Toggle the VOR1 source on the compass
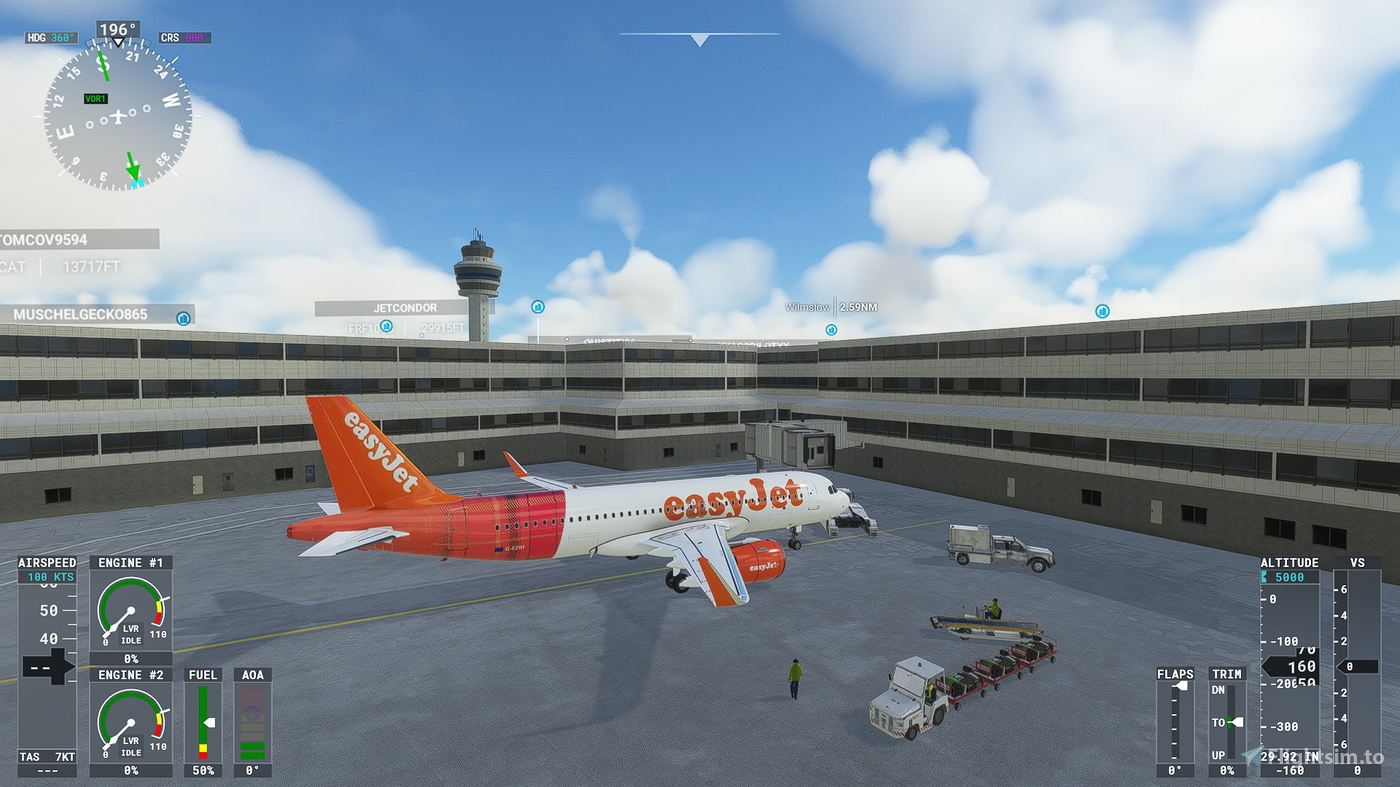1400x787 pixels. (x=95, y=97)
